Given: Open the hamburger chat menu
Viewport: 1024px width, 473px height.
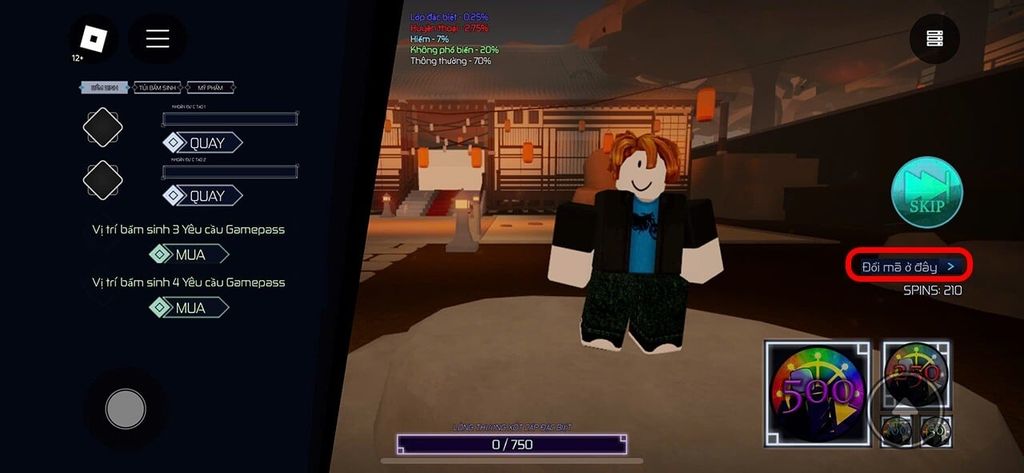Looking at the screenshot, I should coord(157,38).
